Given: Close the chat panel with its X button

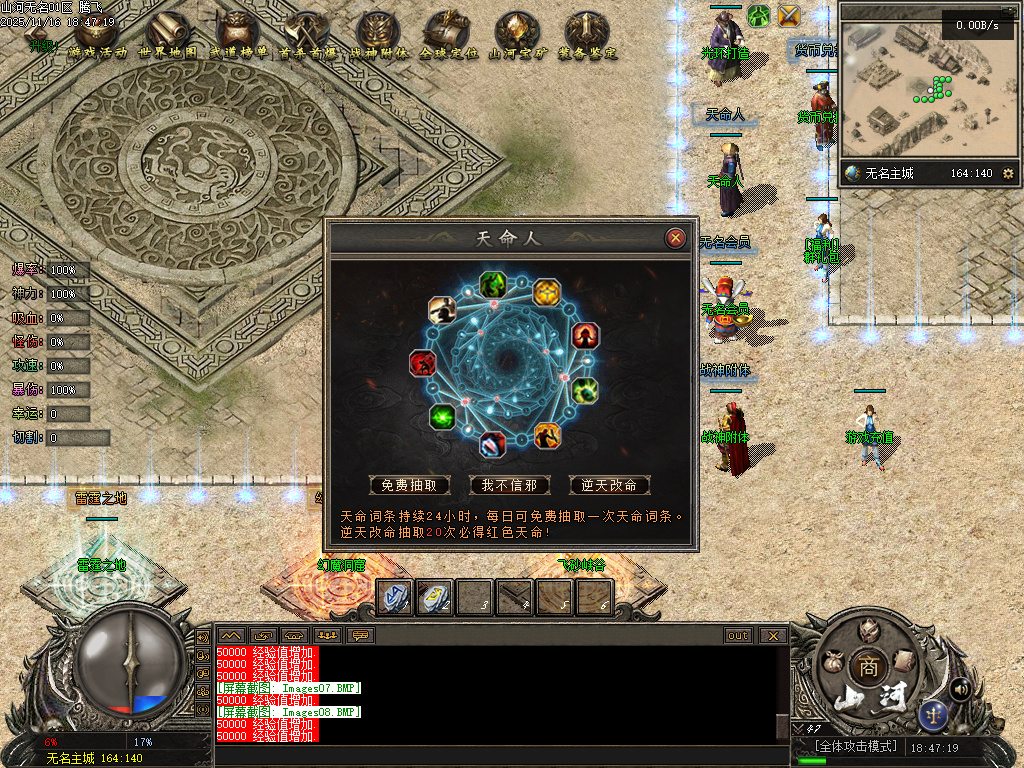Looking at the screenshot, I should point(773,635).
